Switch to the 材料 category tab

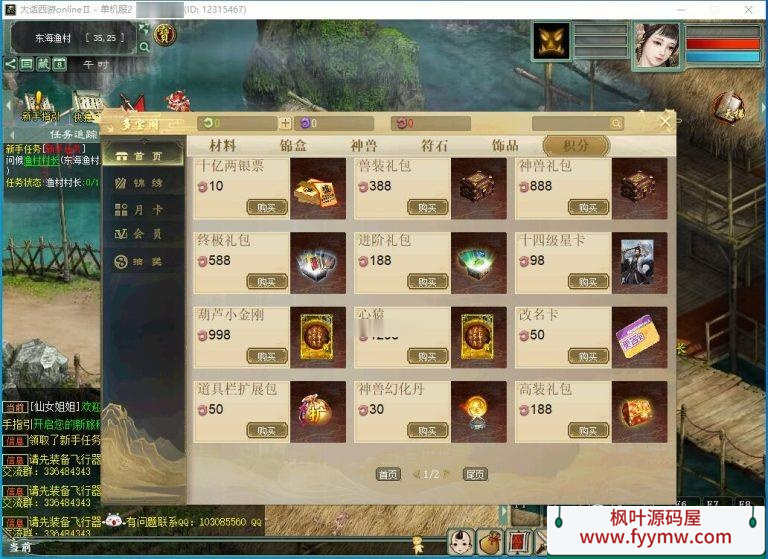coord(223,146)
